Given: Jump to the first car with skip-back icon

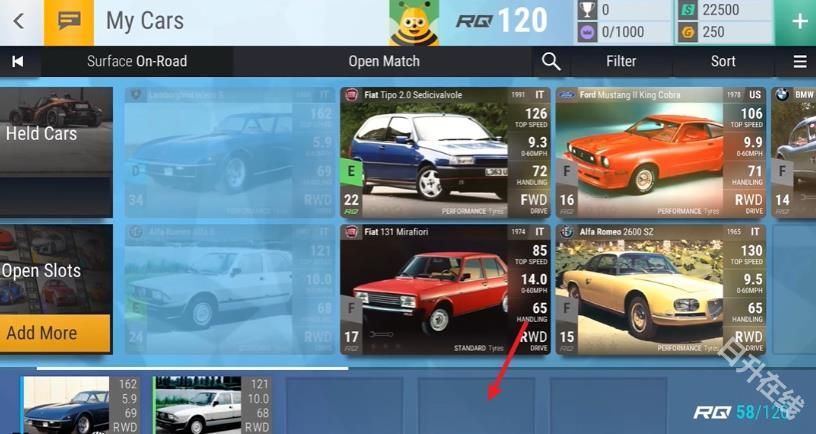Looking at the screenshot, I should click(x=17, y=61).
